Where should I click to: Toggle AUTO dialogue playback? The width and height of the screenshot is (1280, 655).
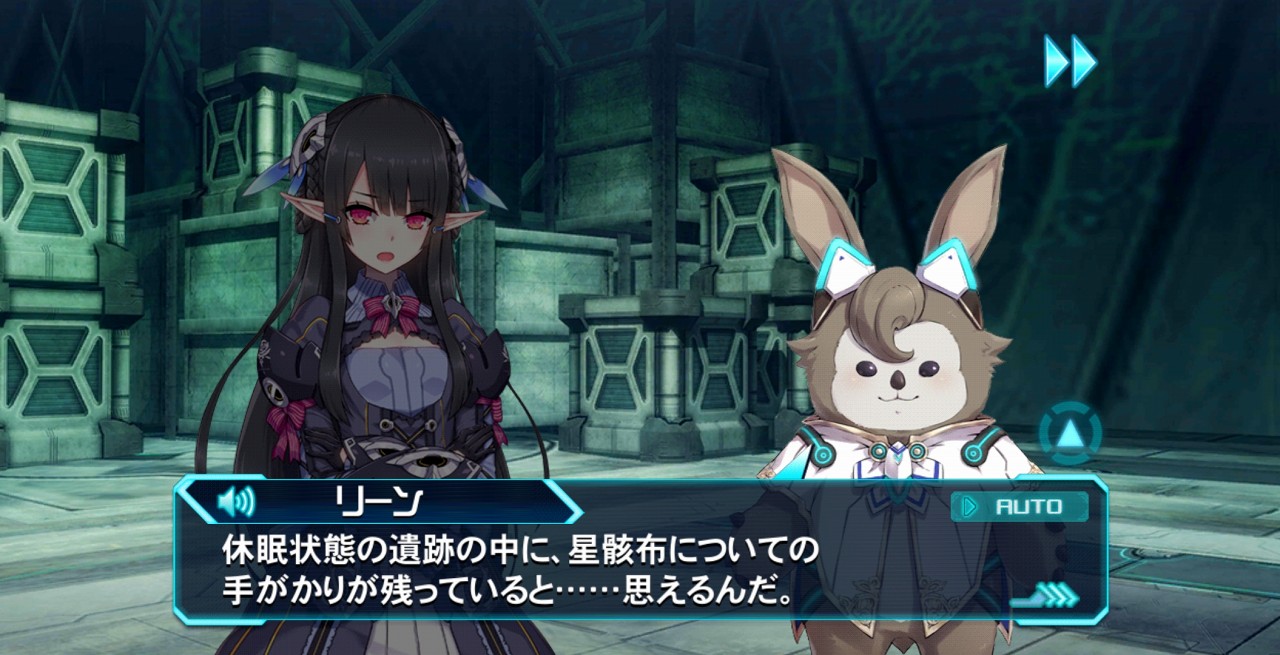[x=1020, y=507]
